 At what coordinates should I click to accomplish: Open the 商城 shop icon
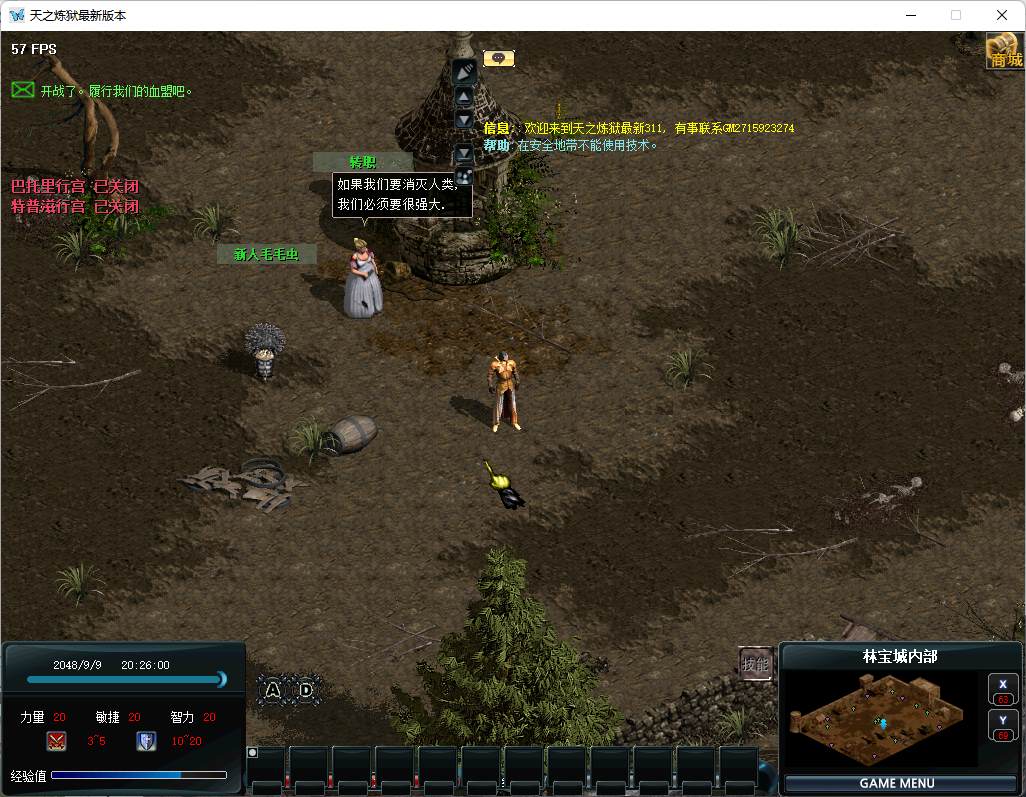[x=1005, y=51]
